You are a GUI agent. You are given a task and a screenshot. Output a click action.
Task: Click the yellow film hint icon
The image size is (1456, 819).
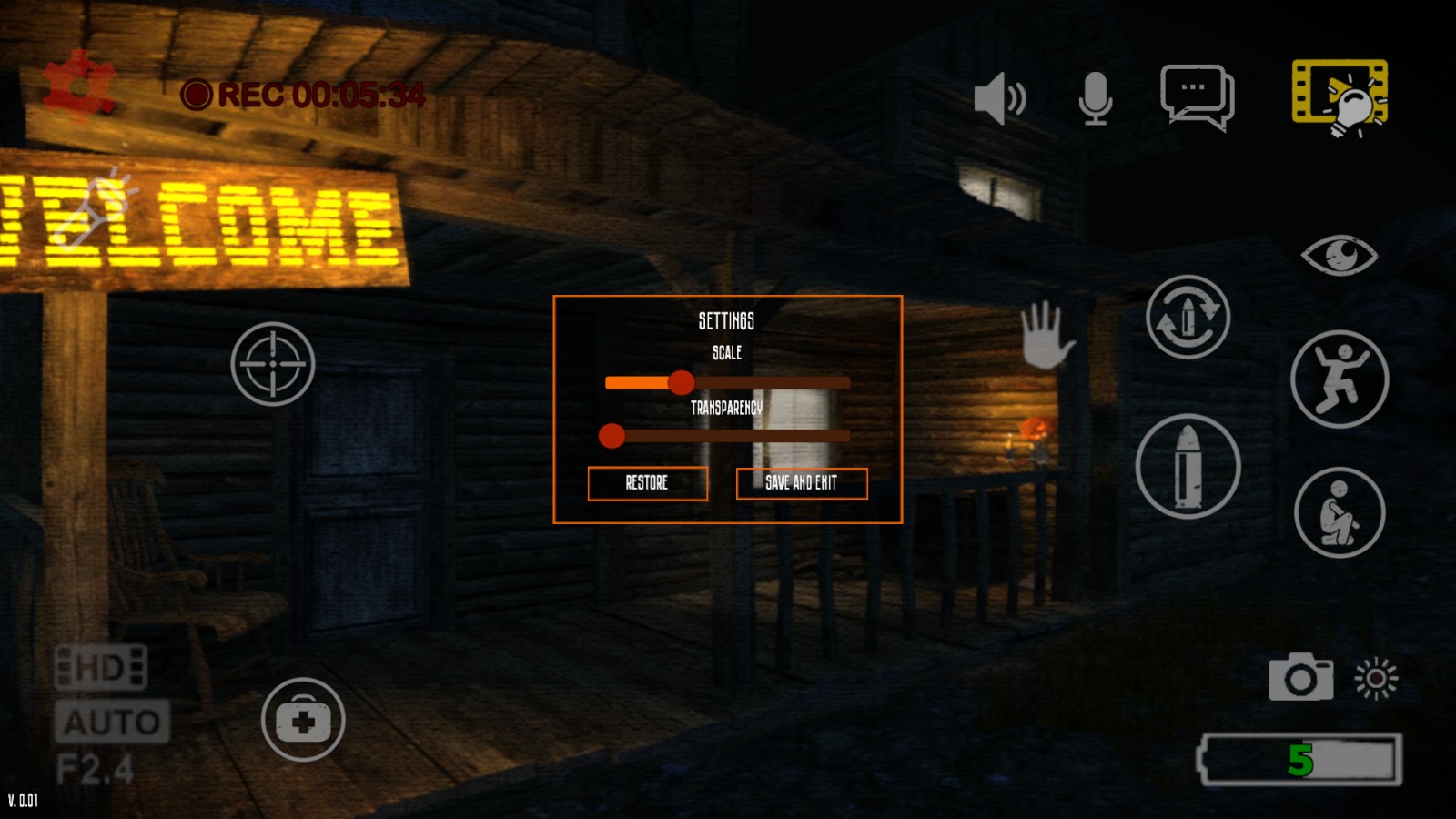pos(1340,96)
